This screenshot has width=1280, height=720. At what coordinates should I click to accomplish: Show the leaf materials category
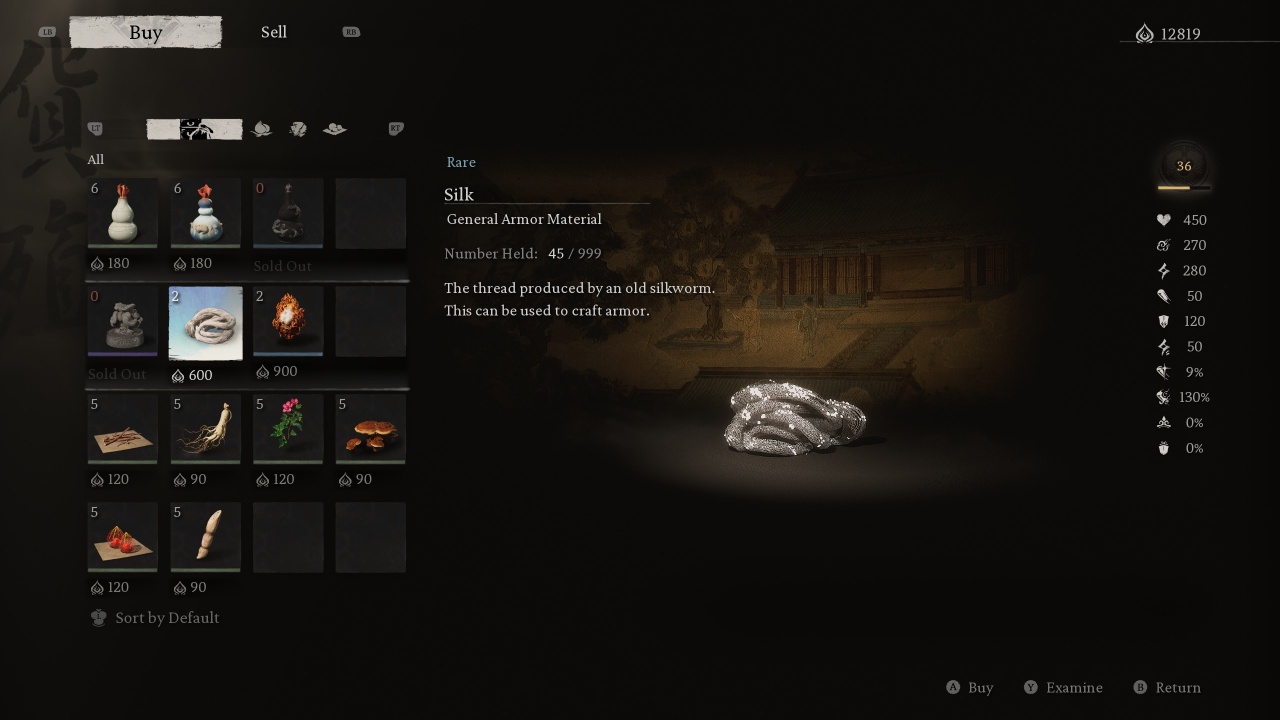[x=298, y=129]
